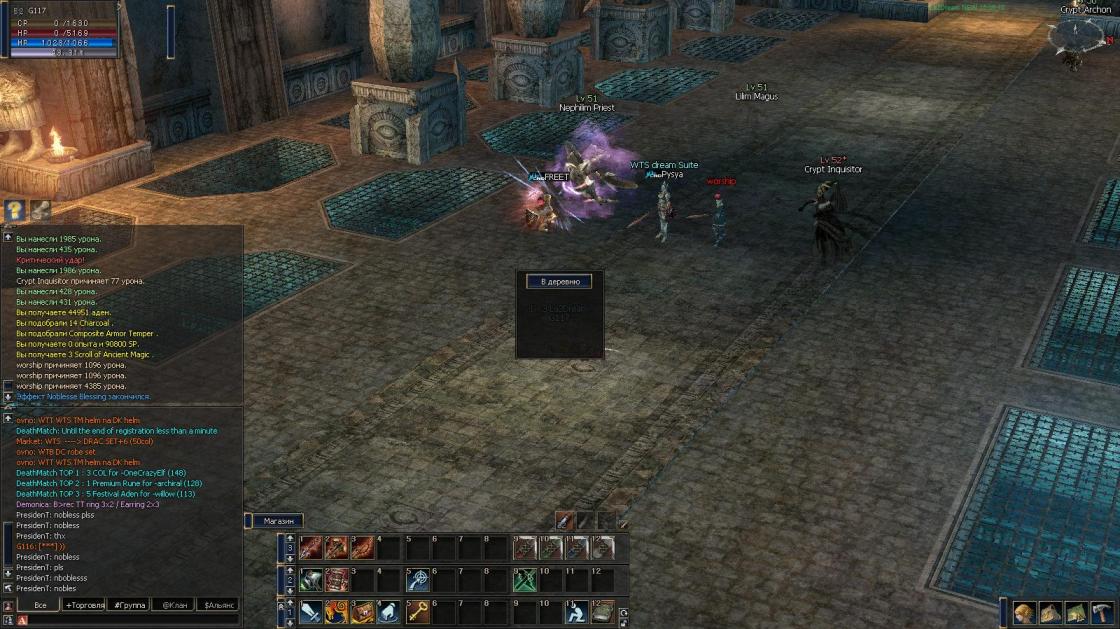The image size is (1120, 629).
Task: Open the @Клан clan chat tab
Action: point(173,605)
